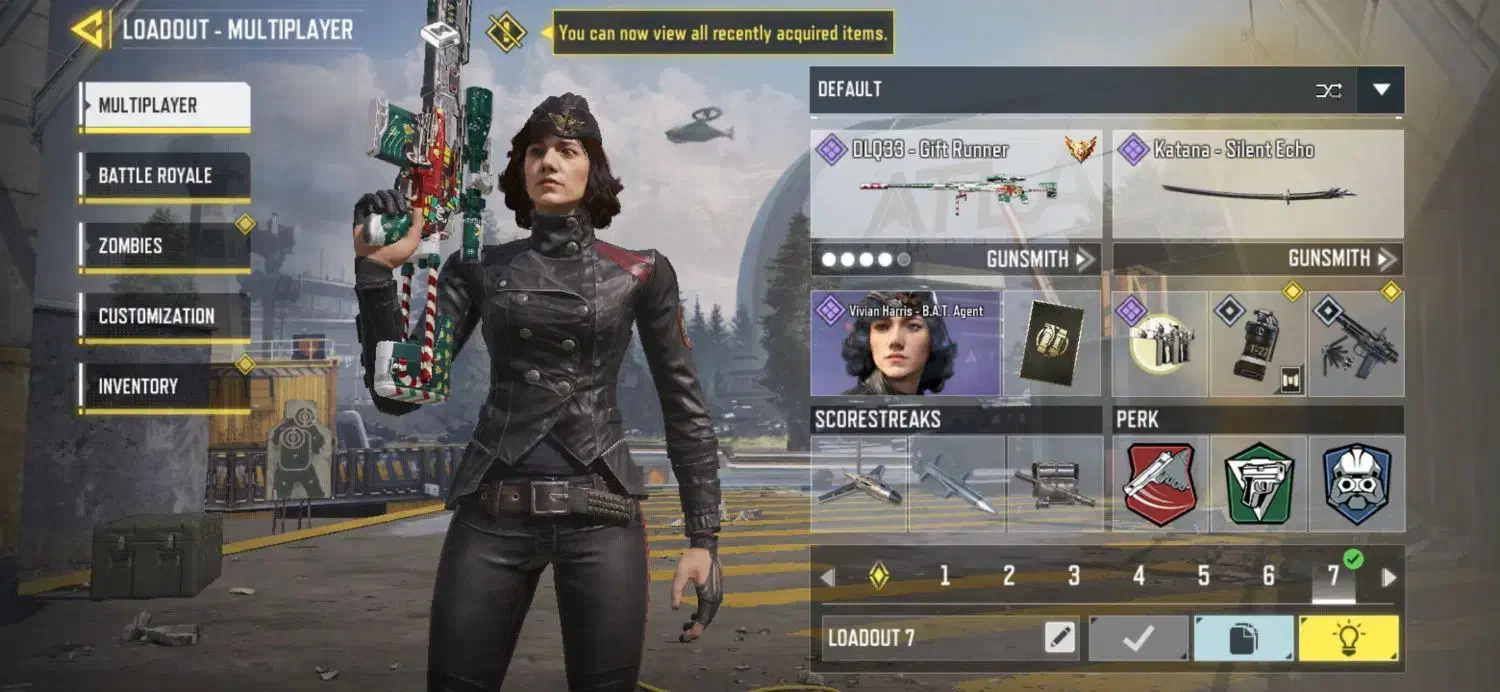Screen dimensions: 1500x692
Task: Change the blue gas mask perk slot
Action: [x=1357, y=484]
